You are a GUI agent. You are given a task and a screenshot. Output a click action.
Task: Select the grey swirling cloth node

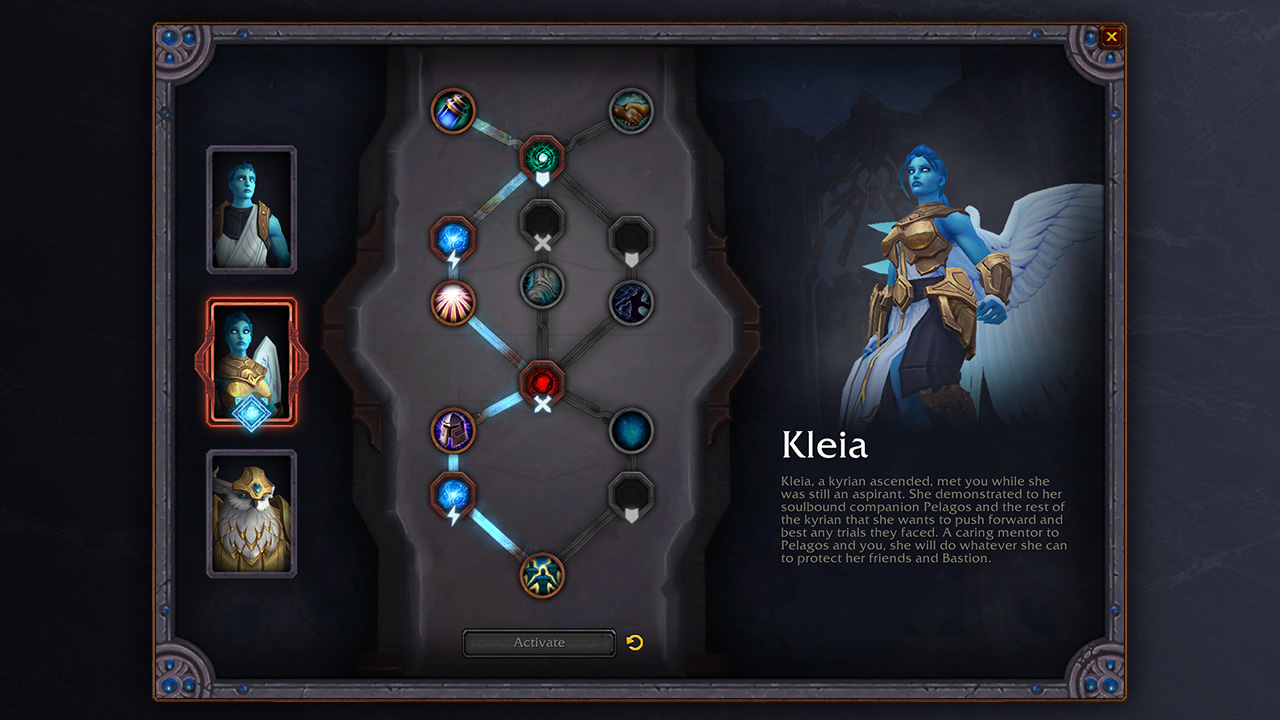tap(542, 287)
